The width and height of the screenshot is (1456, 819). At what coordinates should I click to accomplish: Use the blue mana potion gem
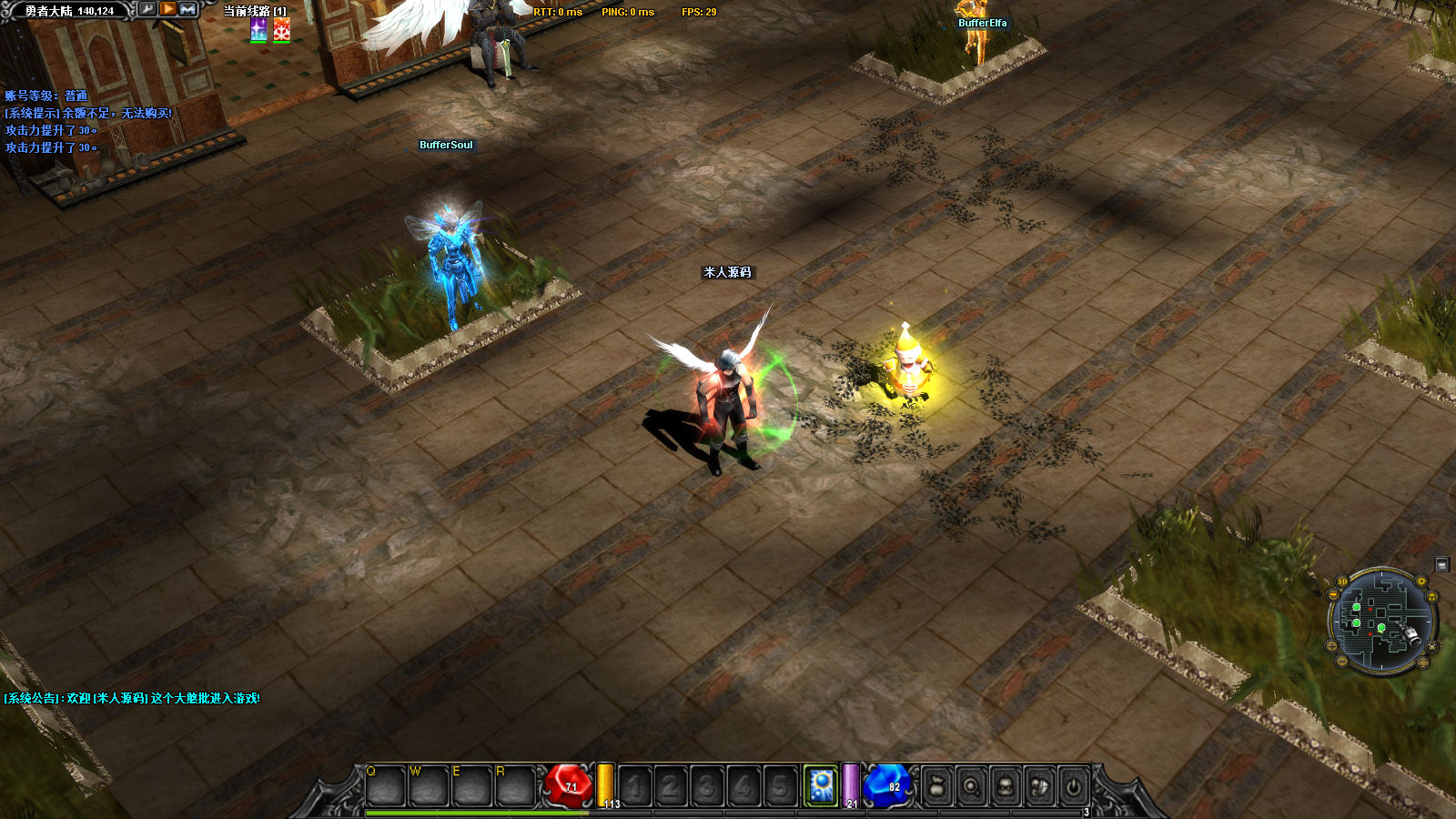(x=887, y=785)
